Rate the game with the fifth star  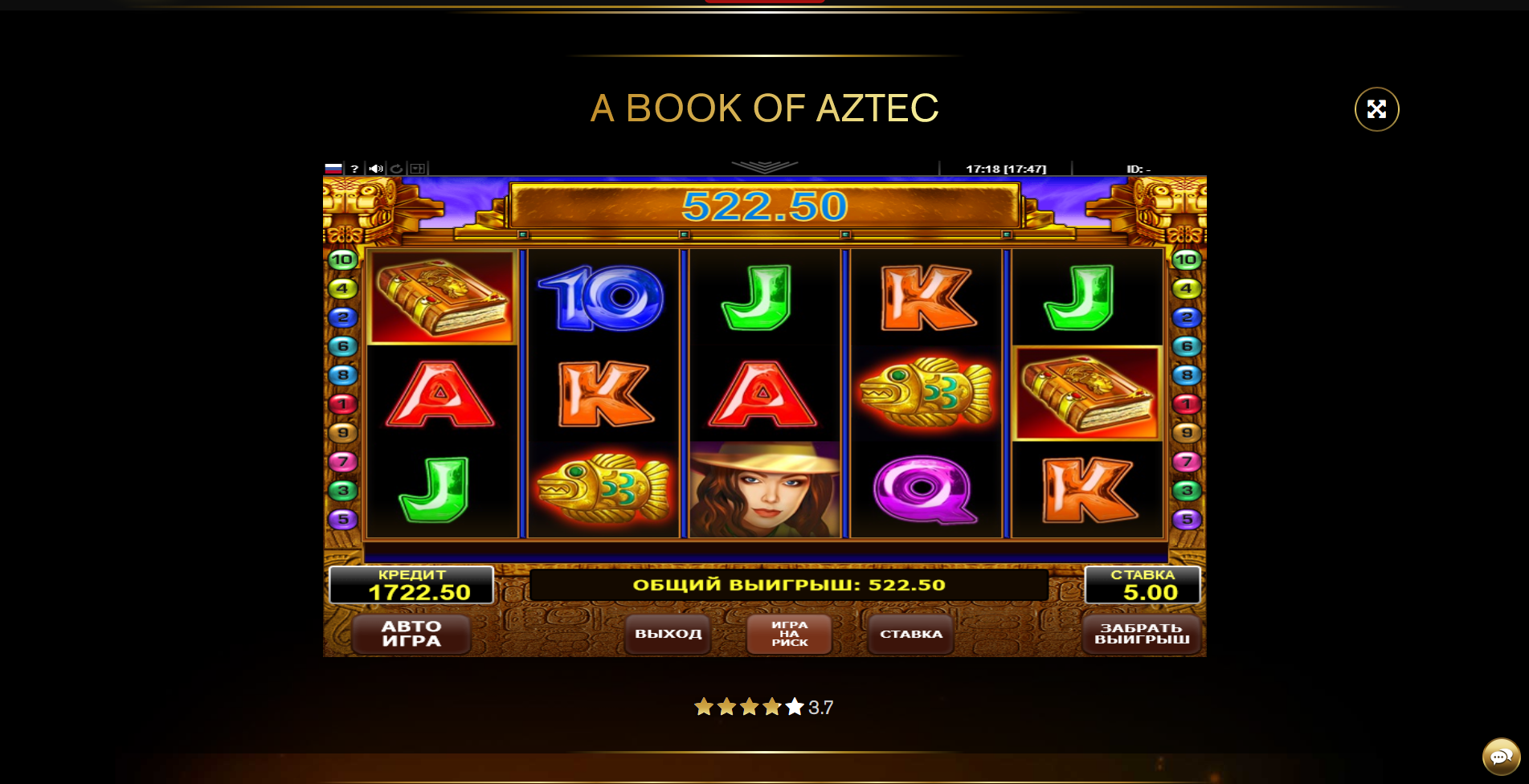pyautogui.click(x=795, y=707)
